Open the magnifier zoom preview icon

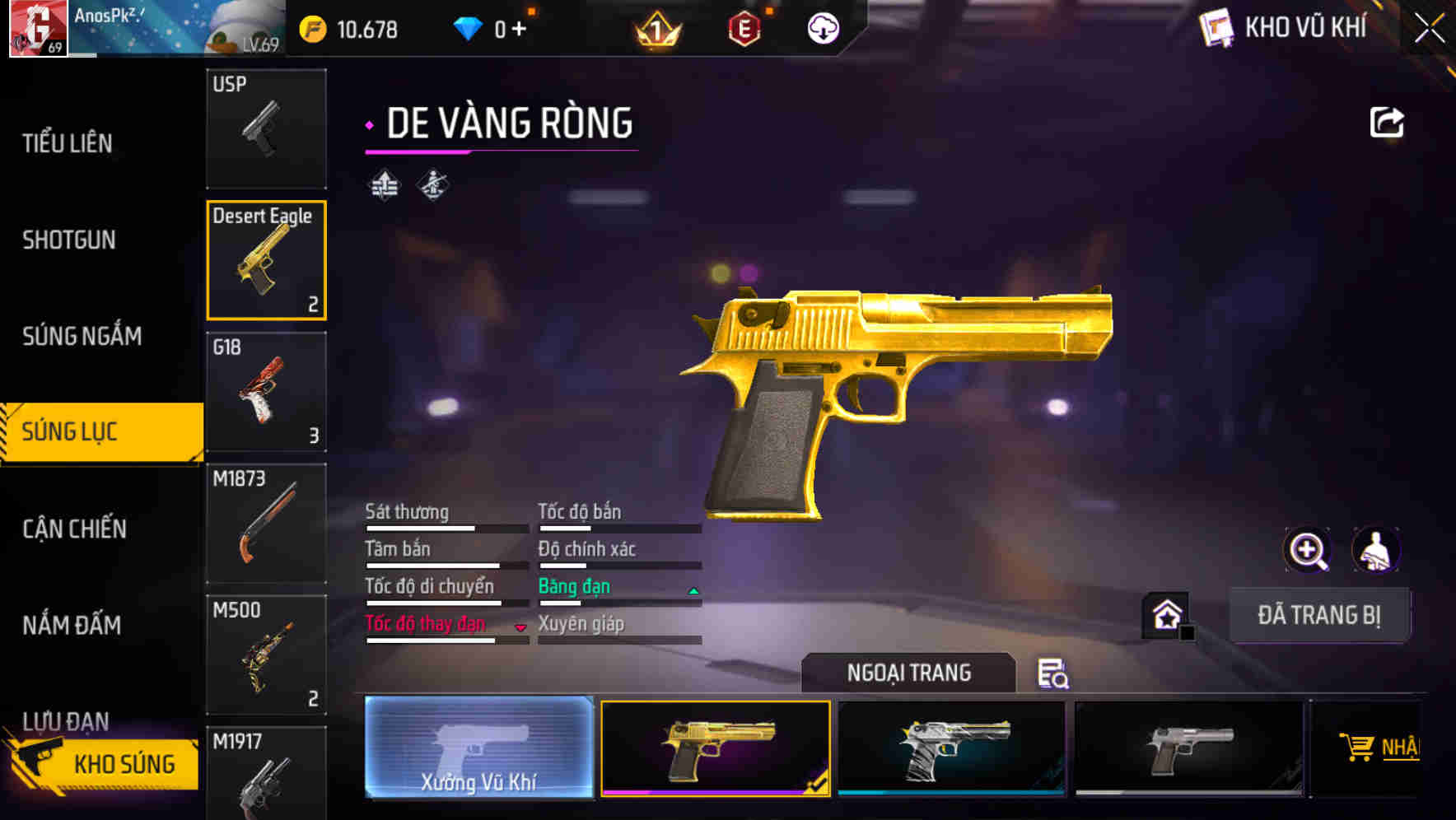click(x=1308, y=550)
